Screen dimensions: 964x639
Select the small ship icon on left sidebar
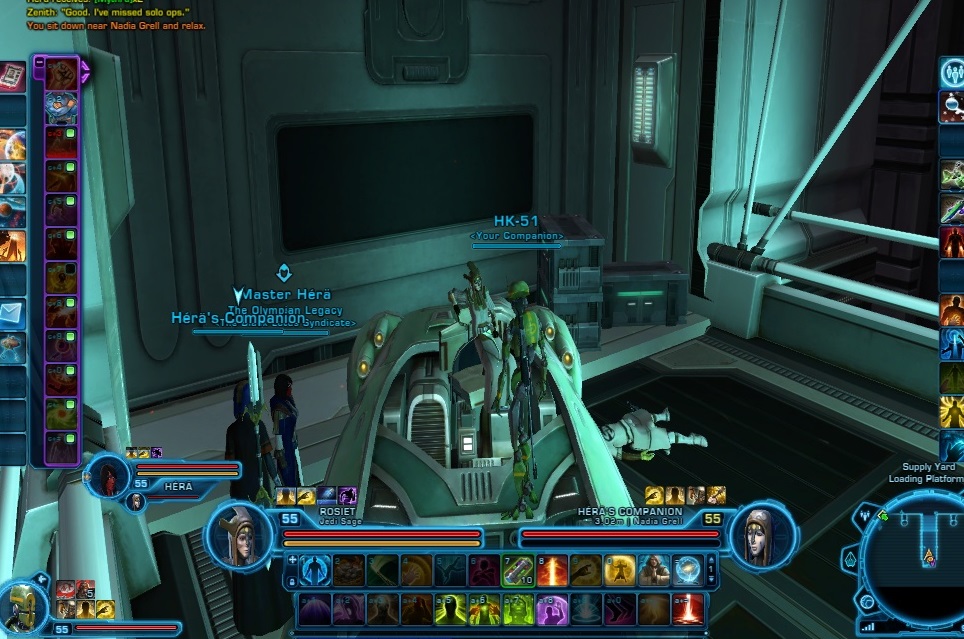pyautogui.click(x=12, y=346)
